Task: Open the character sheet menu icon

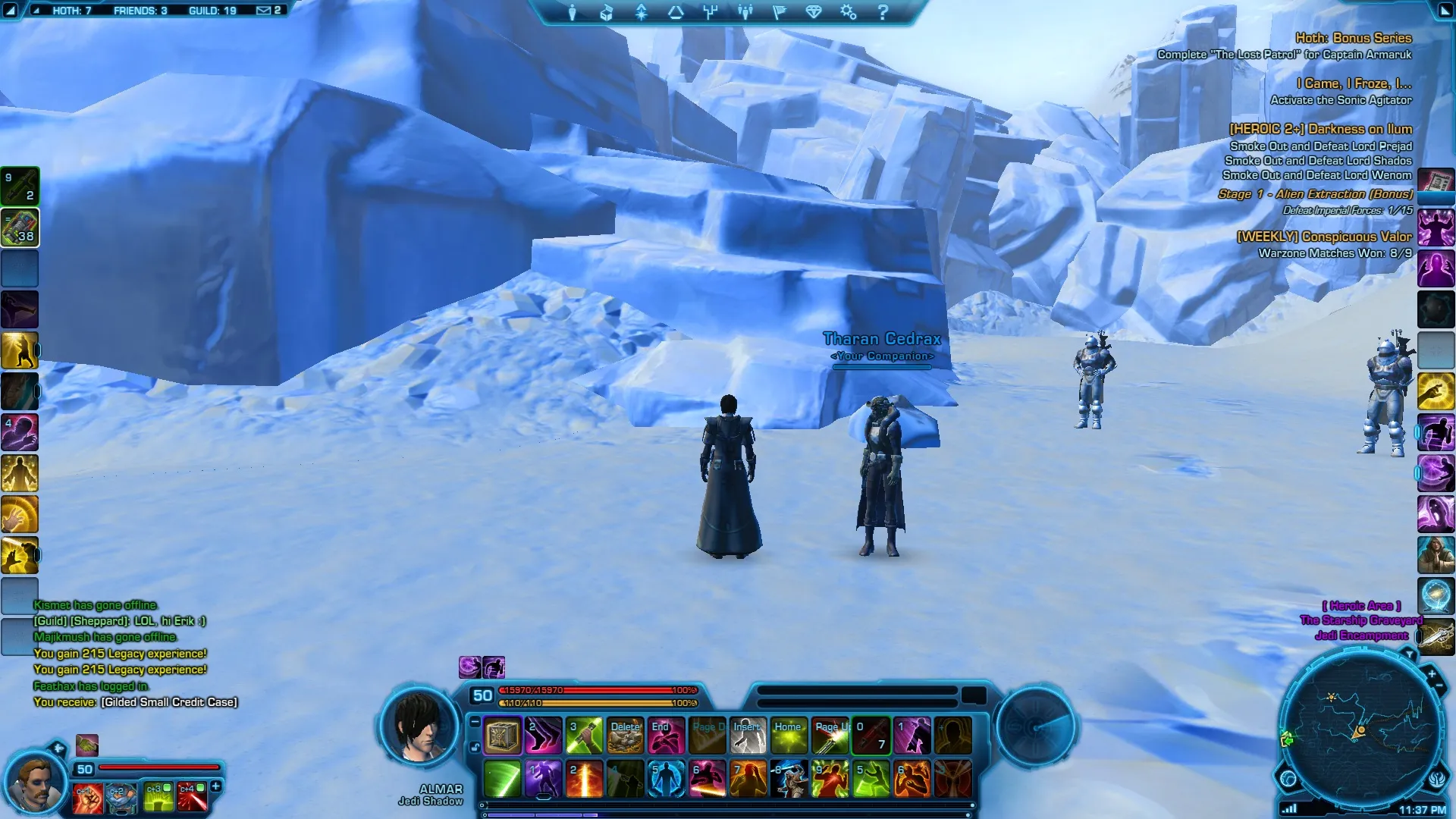Action: pyautogui.click(x=573, y=13)
